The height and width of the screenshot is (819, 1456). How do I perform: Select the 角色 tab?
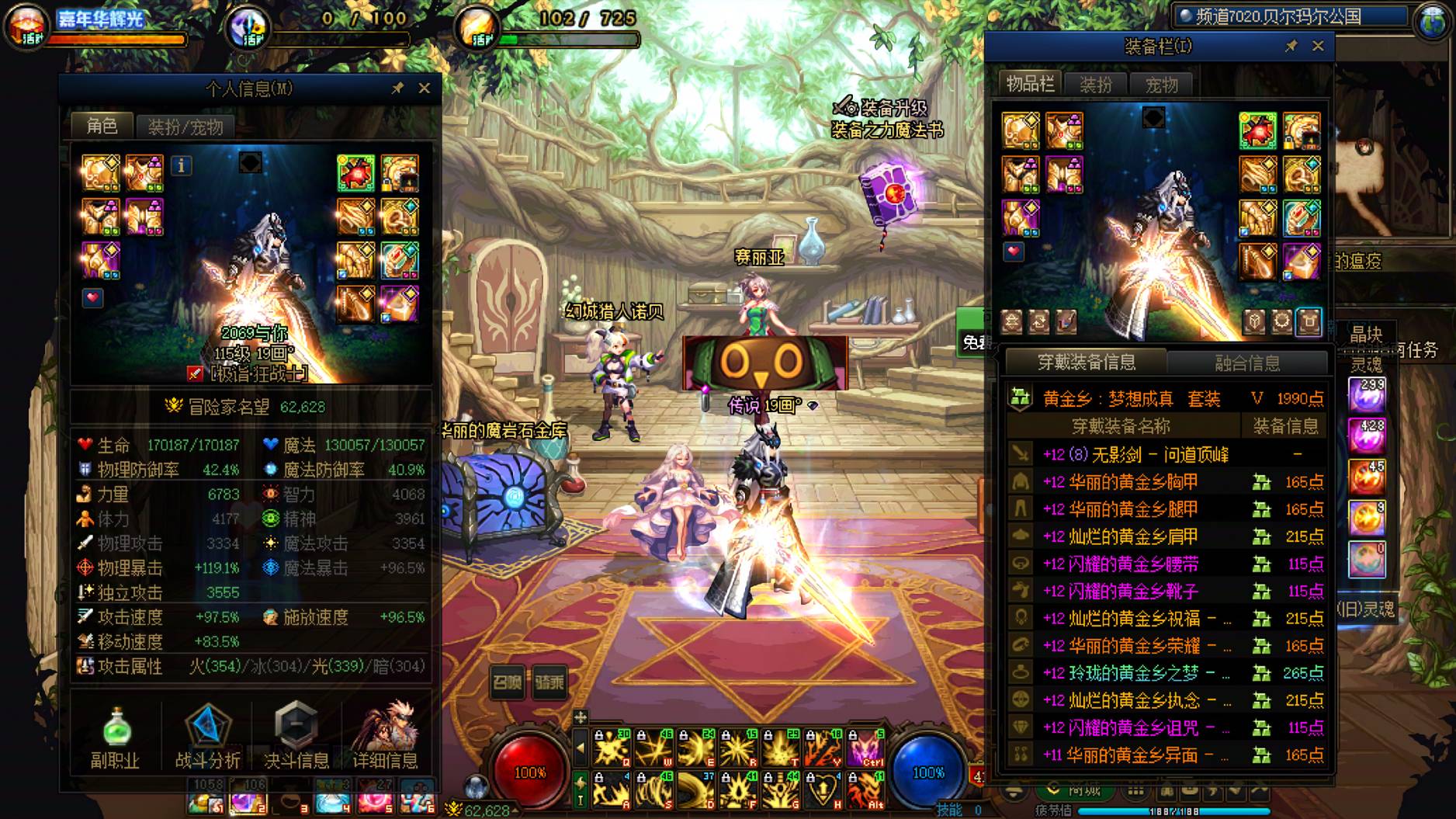click(x=102, y=126)
